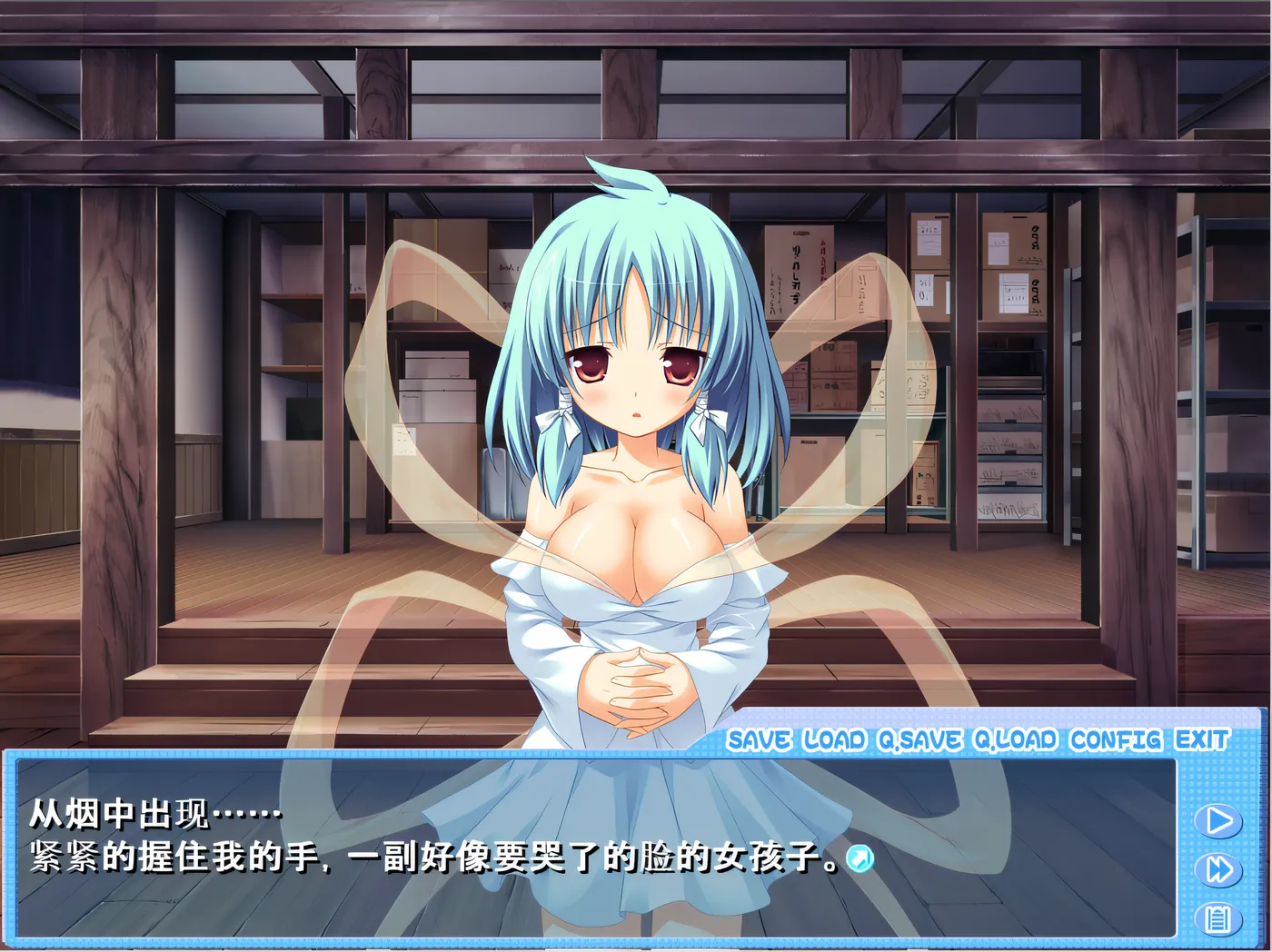
Task: Open the text backlog notepad icon
Action: click(x=1217, y=919)
